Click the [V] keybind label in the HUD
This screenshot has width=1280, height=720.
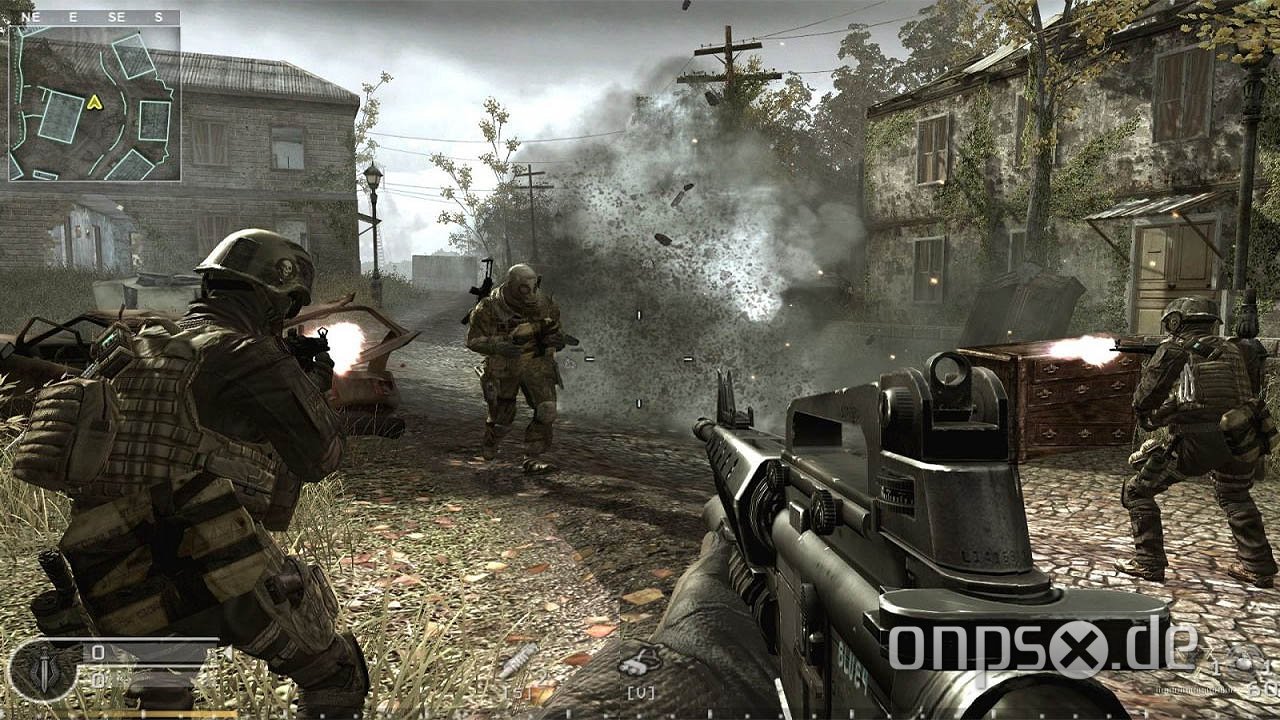(x=640, y=690)
